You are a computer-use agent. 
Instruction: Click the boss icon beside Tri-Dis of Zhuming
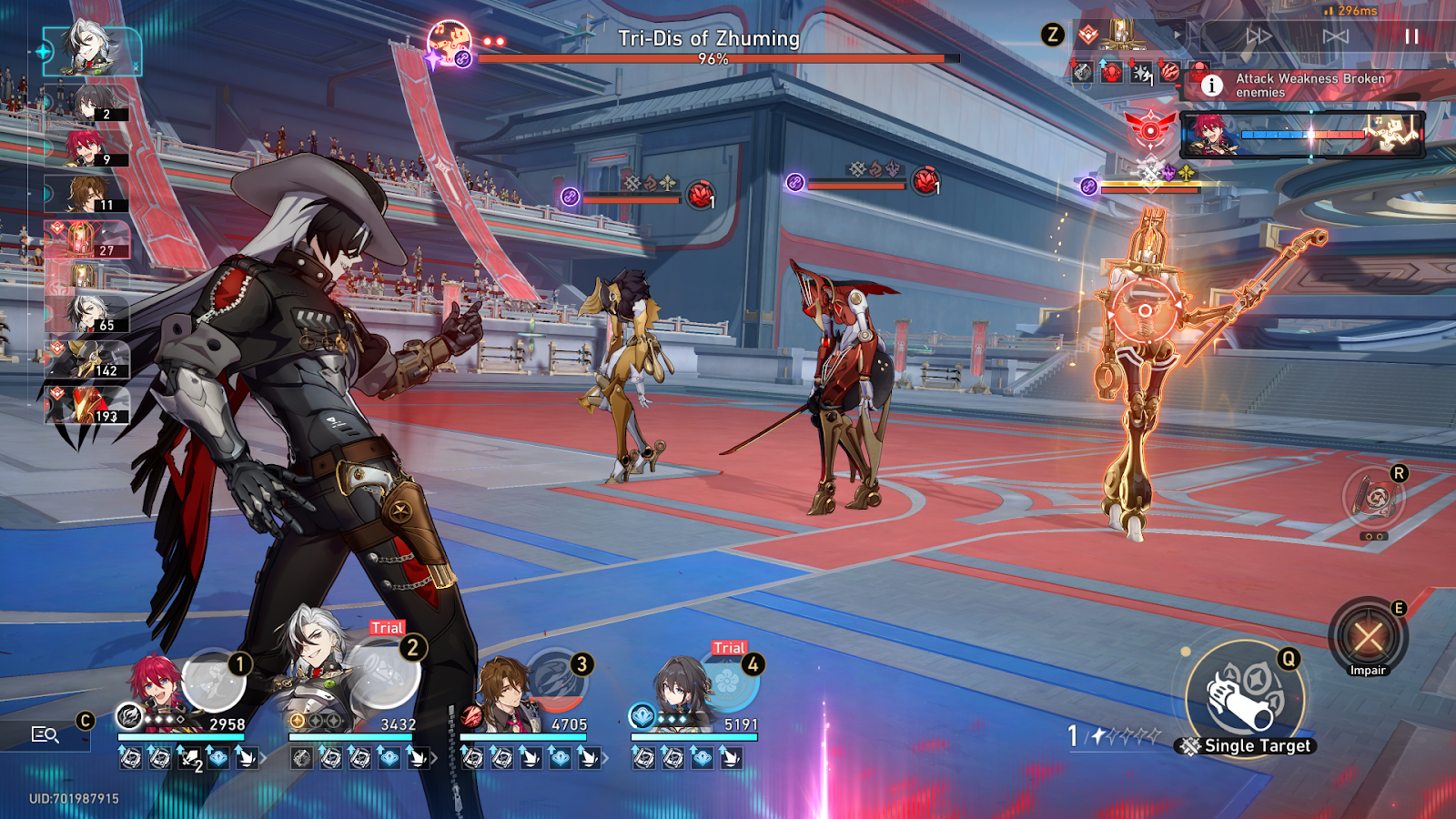[x=450, y=43]
